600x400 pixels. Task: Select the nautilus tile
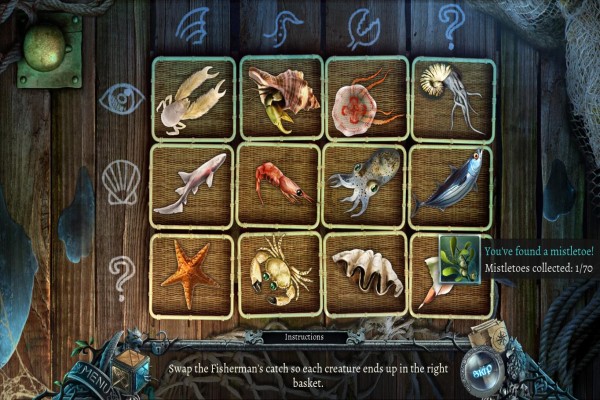(452, 98)
